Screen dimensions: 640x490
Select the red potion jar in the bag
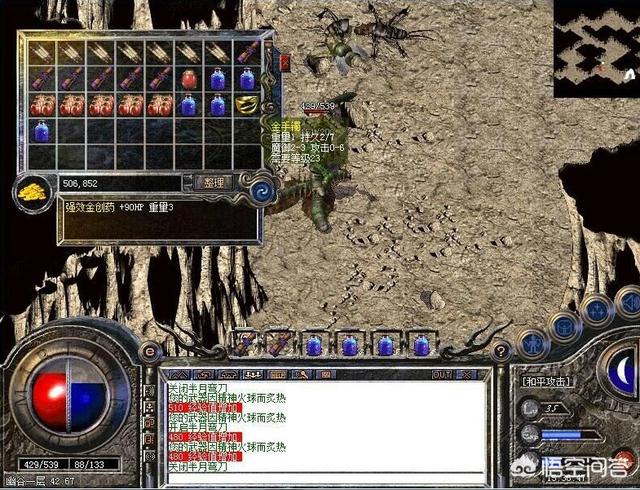pyautogui.click(x=189, y=78)
